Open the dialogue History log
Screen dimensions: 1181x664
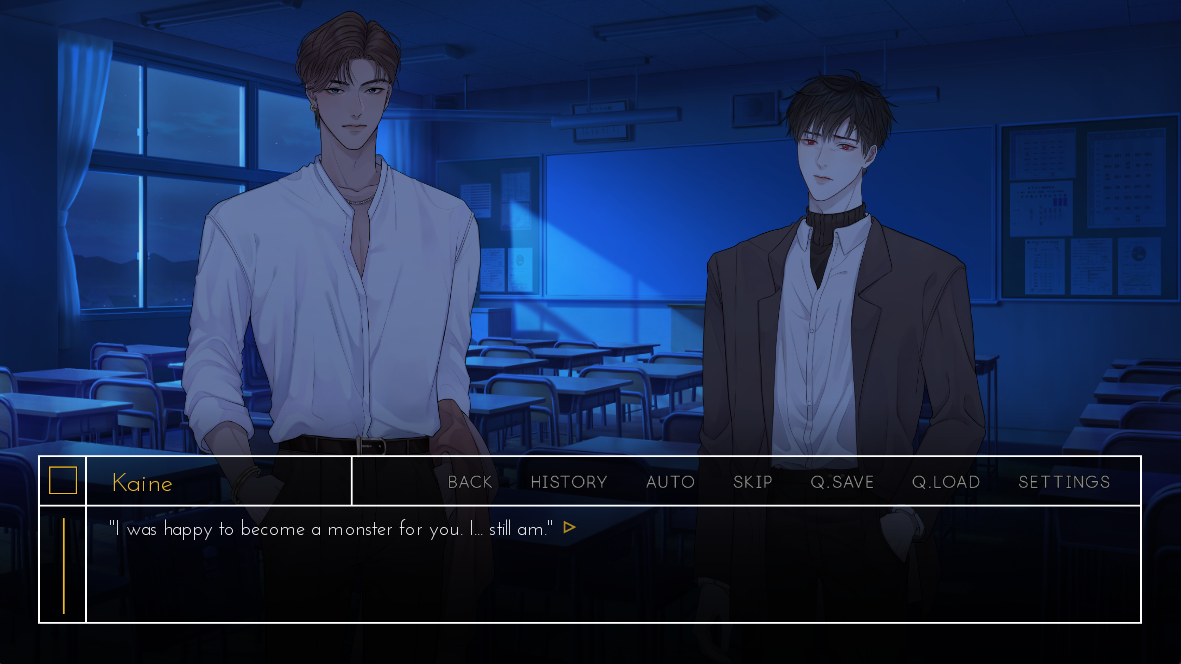[x=569, y=482]
